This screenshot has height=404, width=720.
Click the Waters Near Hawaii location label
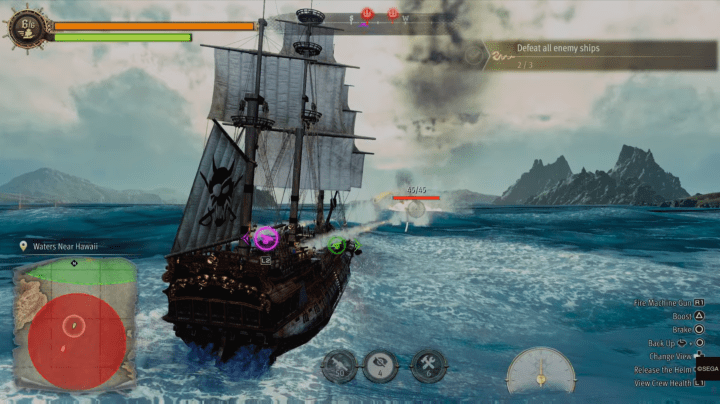click(58, 246)
